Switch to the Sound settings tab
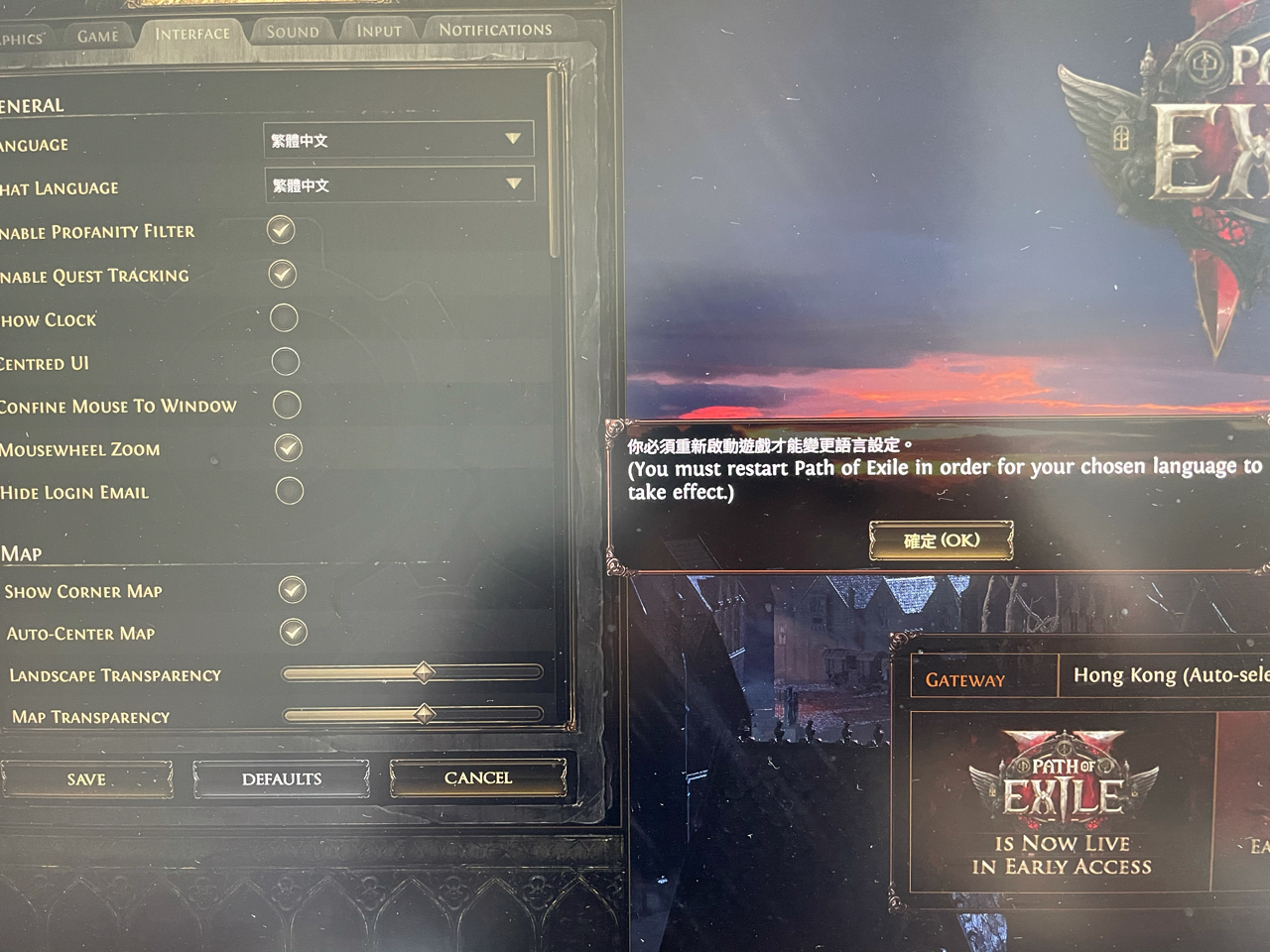This screenshot has width=1270, height=952. (292, 30)
